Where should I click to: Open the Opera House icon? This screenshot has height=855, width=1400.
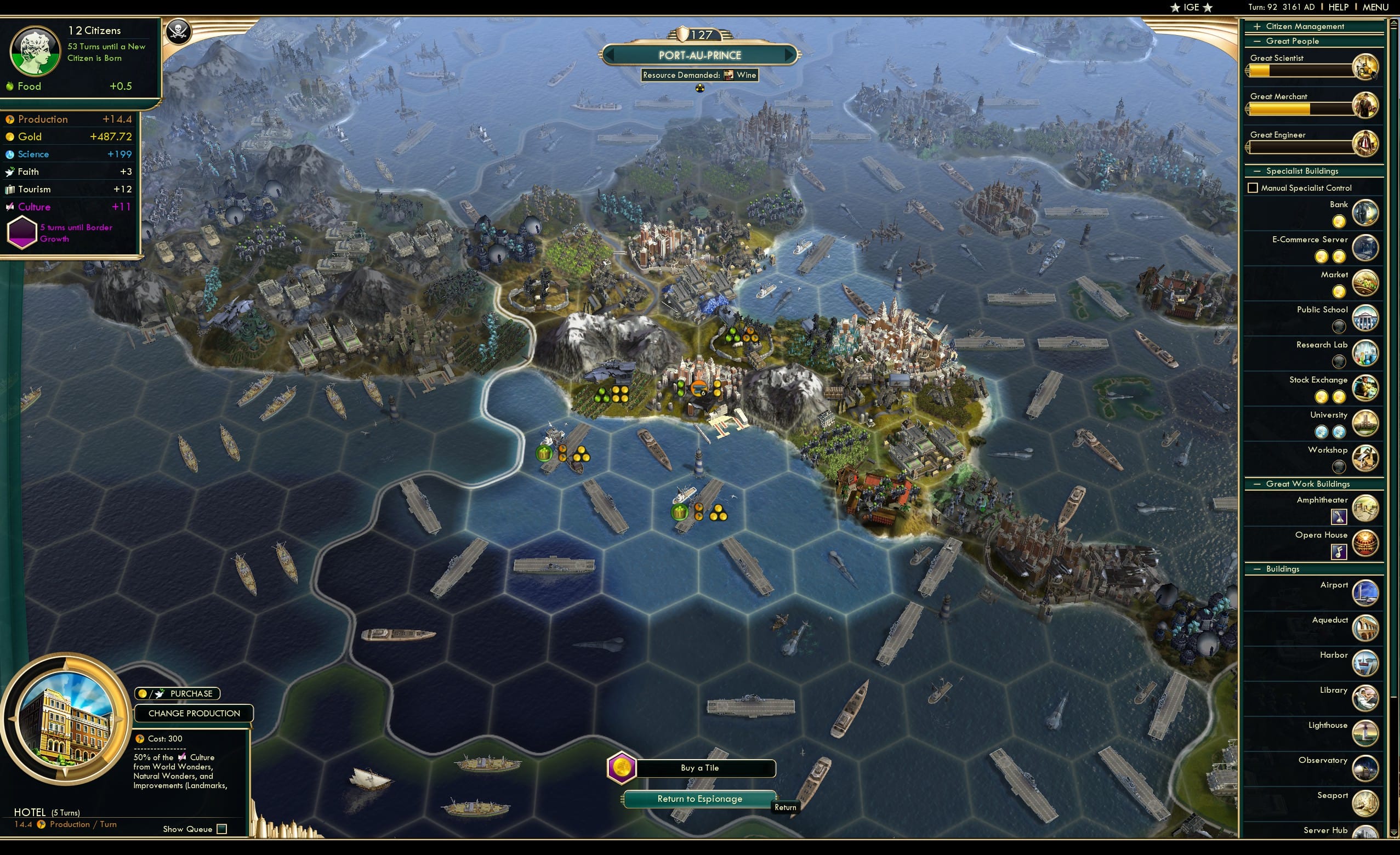click(1367, 544)
